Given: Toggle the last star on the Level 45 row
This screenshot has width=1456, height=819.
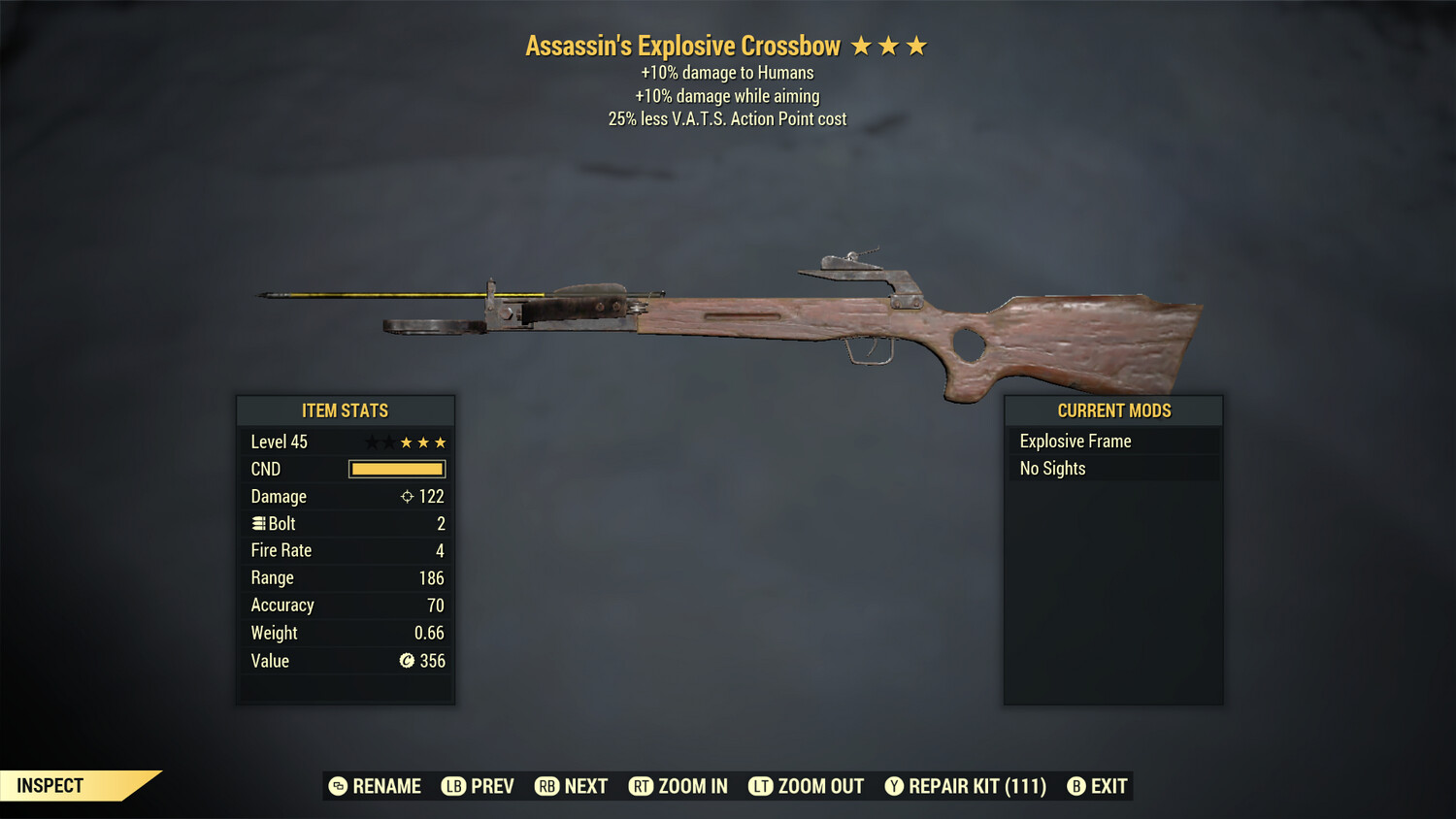Looking at the screenshot, I should click(440, 442).
